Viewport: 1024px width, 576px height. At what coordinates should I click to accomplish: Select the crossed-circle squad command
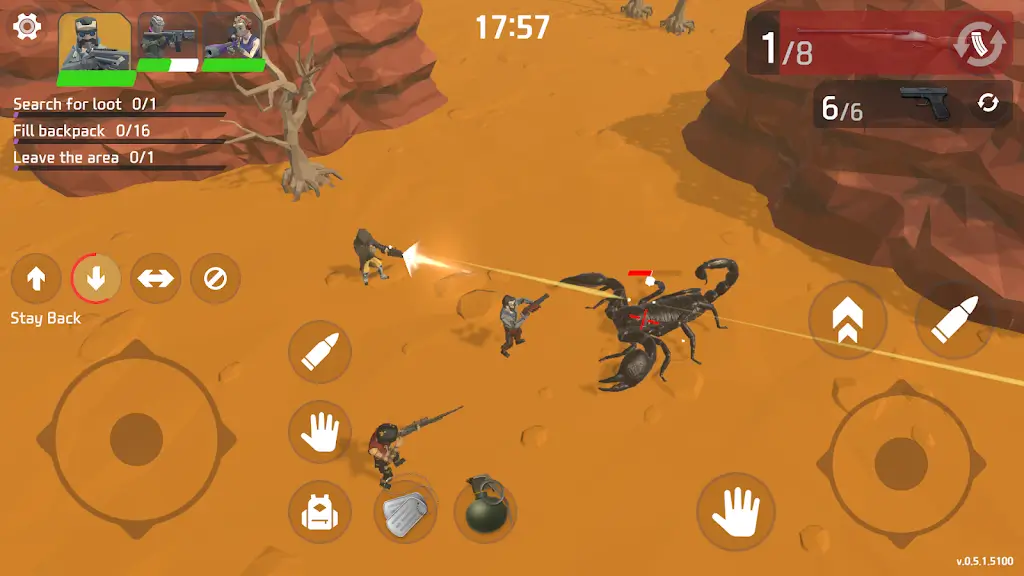[x=215, y=279]
